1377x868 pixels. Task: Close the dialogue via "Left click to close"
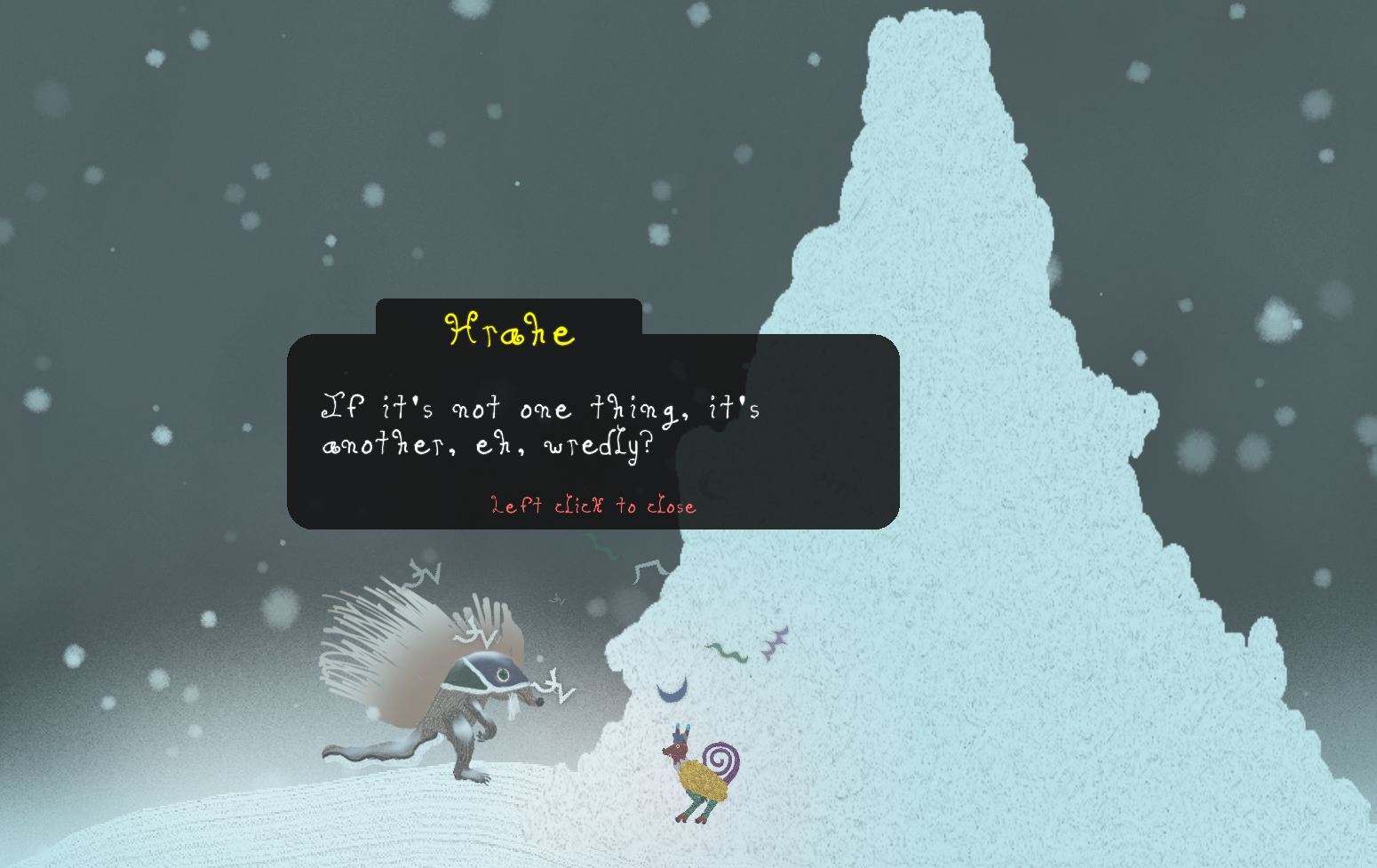[x=593, y=506]
